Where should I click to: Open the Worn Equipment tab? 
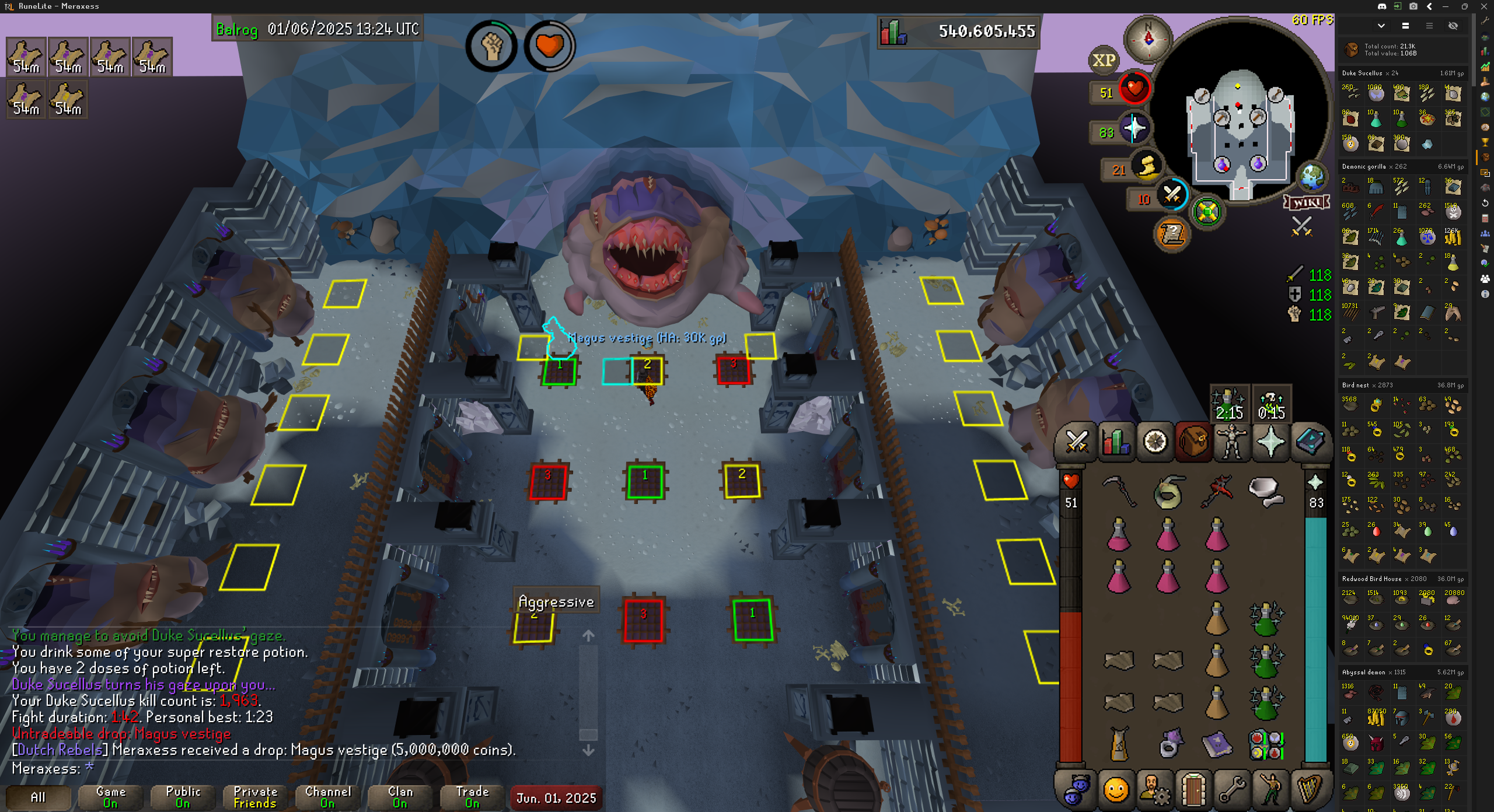click(1232, 441)
